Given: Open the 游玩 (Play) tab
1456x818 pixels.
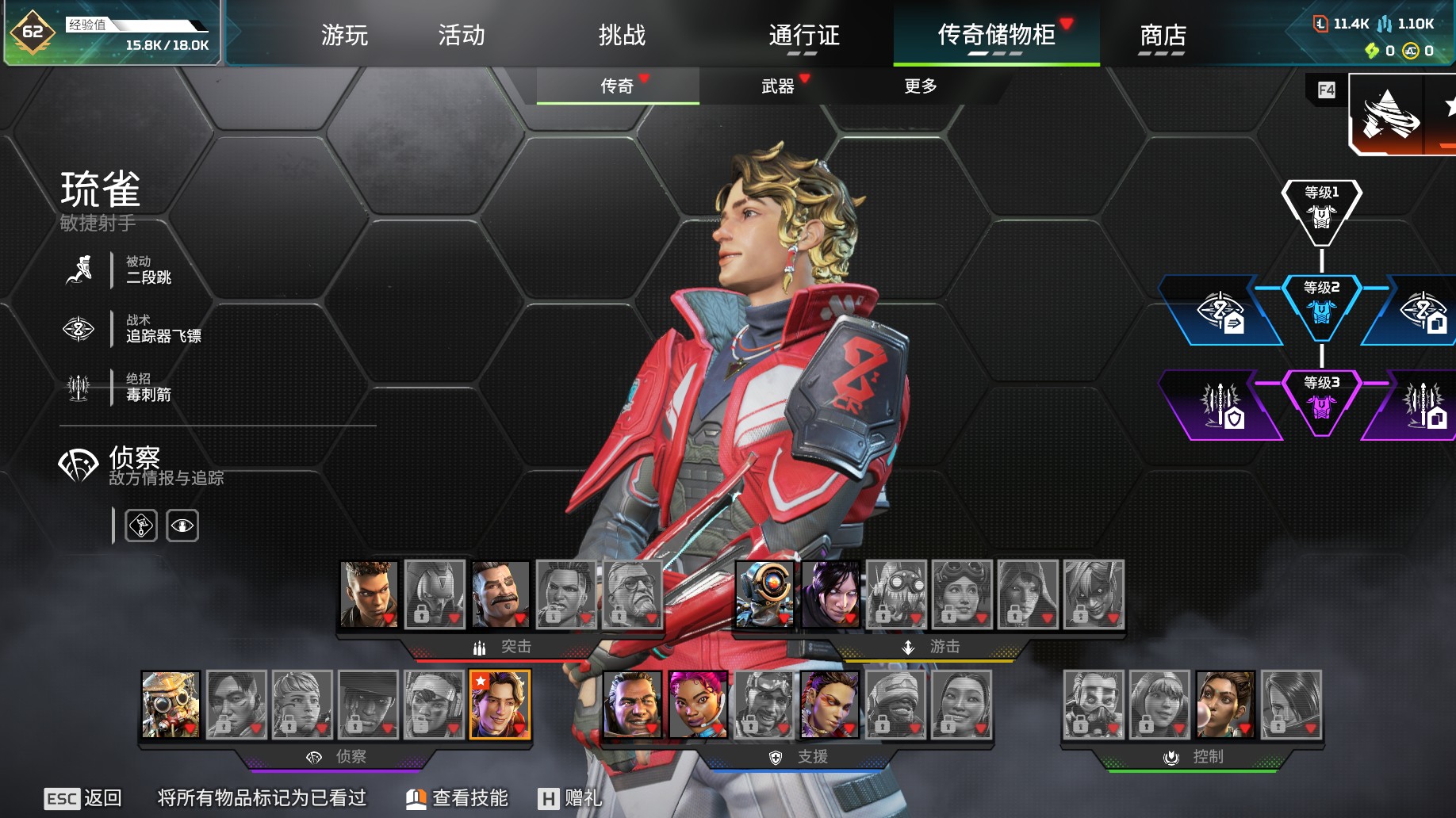Looking at the screenshot, I should pos(344,35).
